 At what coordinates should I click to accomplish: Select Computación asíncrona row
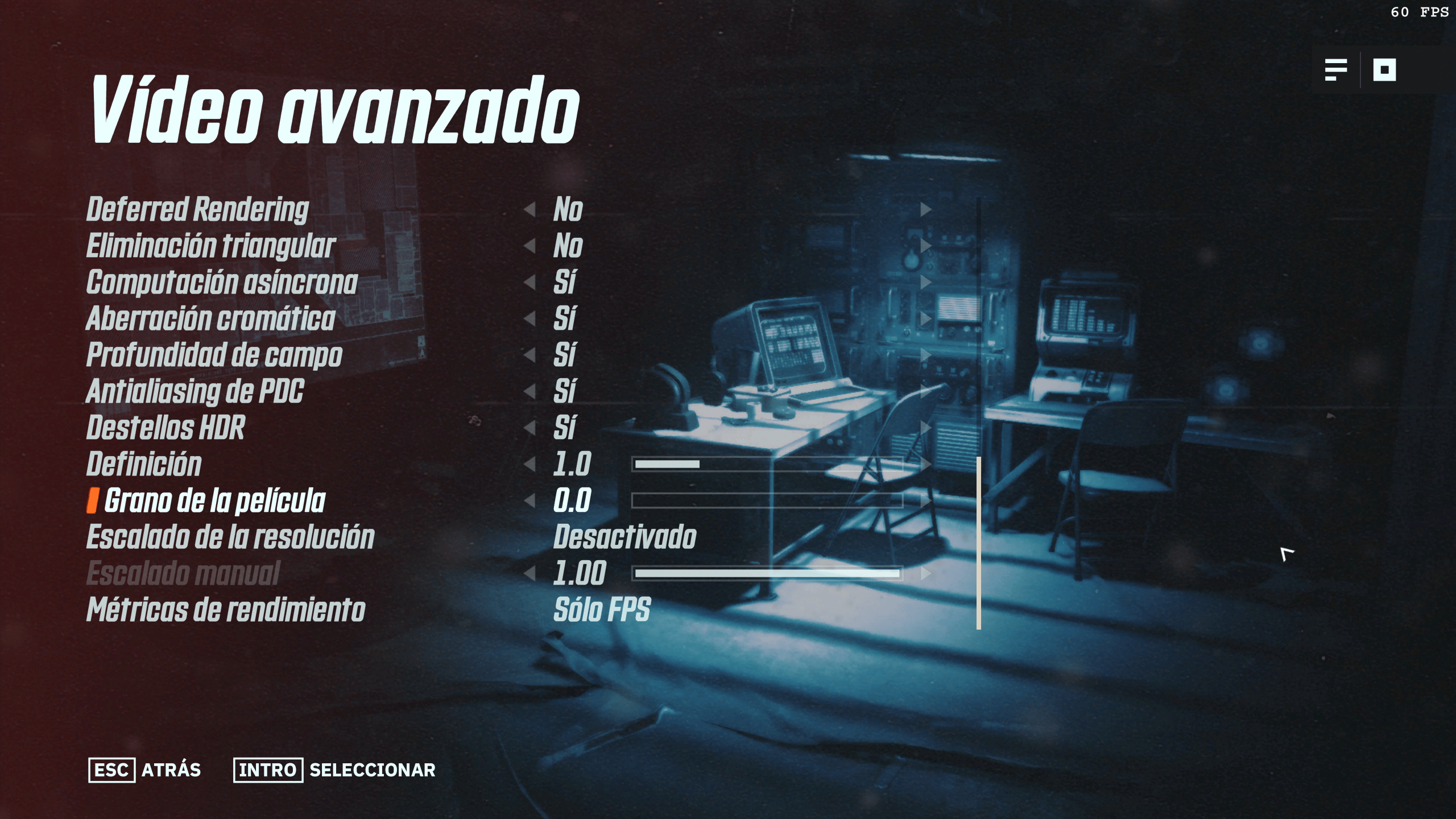(x=222, y=282)
